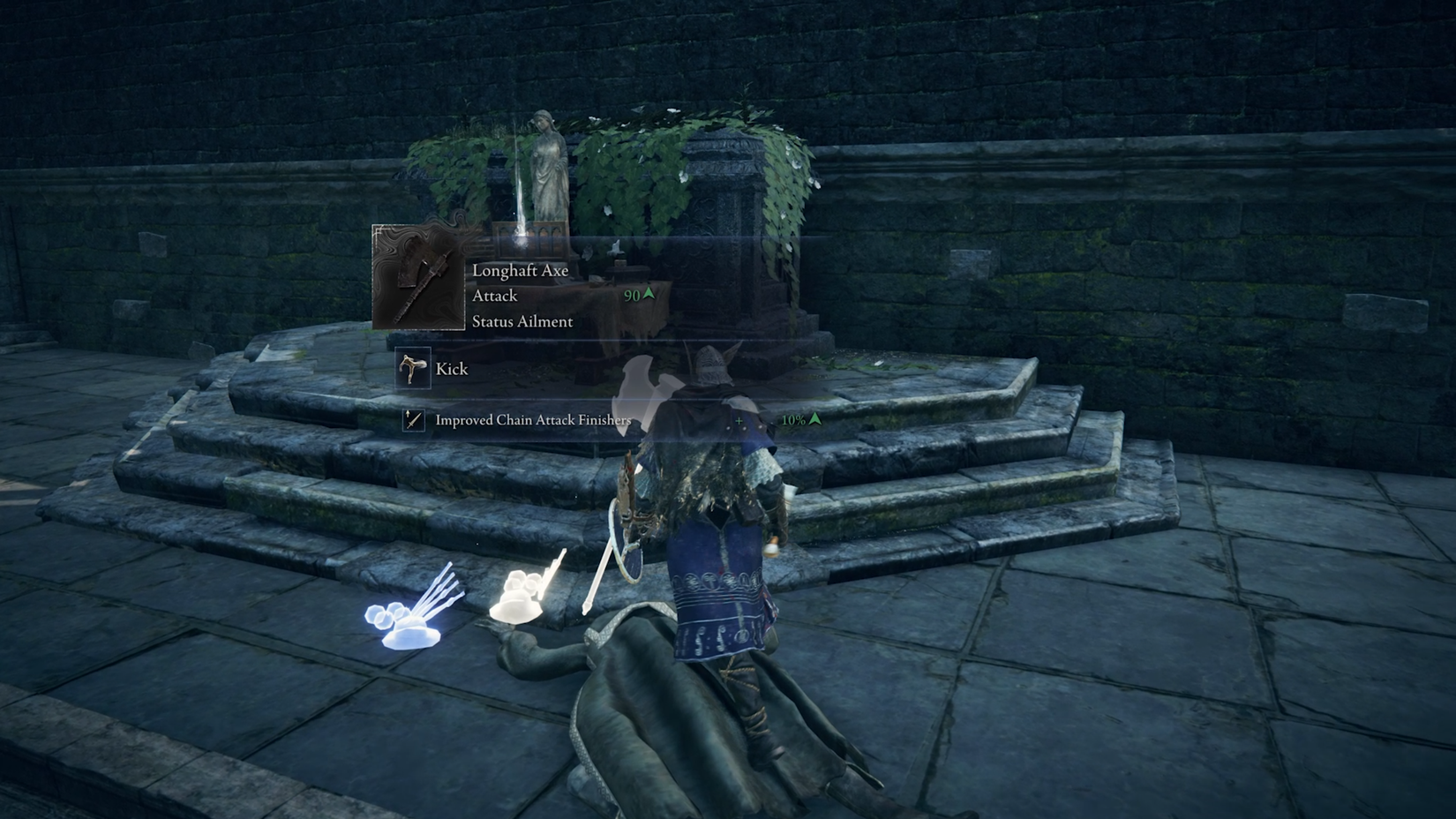Viewport: 1456px width, 819px height.
Task: Select the Longhaft Axe title text
Action: pyautogui.click(x=522, y=271)
